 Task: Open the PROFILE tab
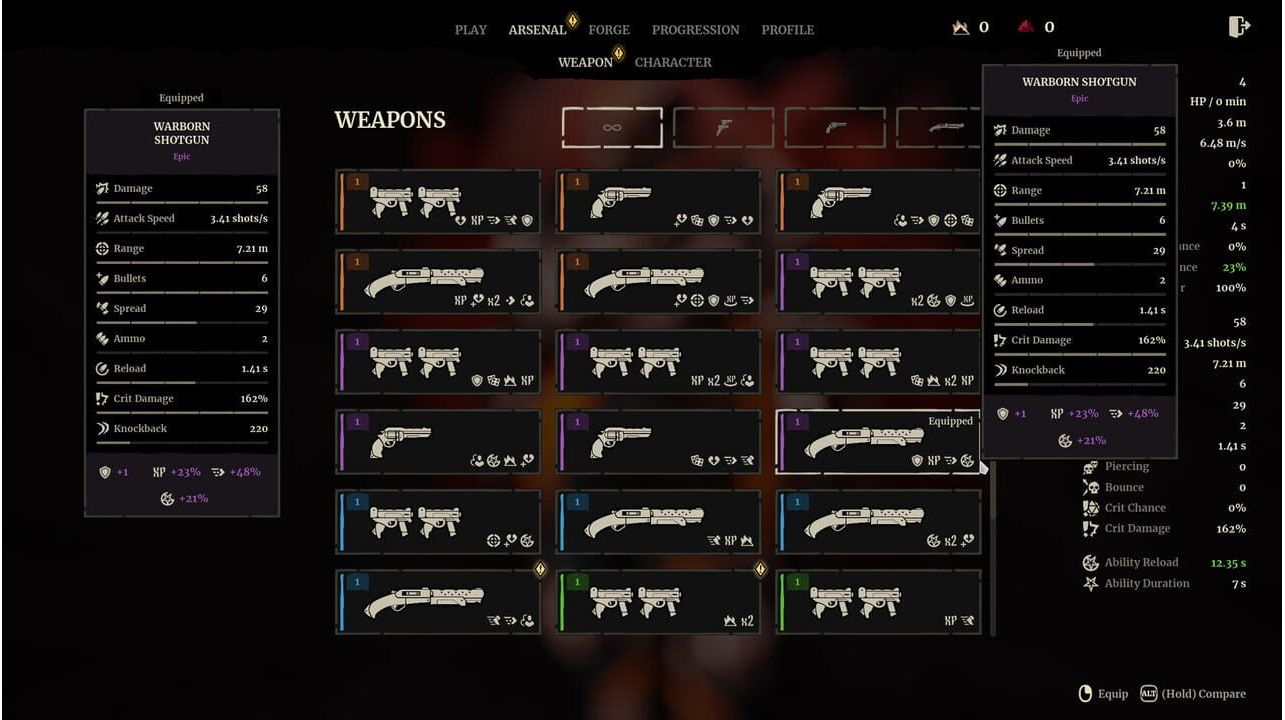[x=787, y=30]
